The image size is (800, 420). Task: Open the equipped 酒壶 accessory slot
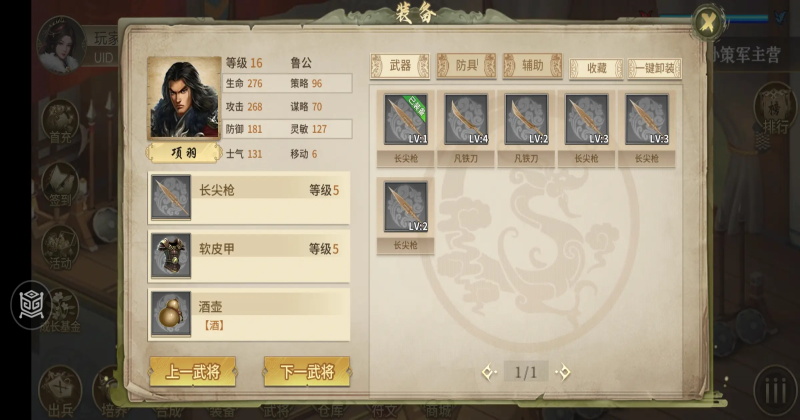pyautogui.click(x=249, y=313)
